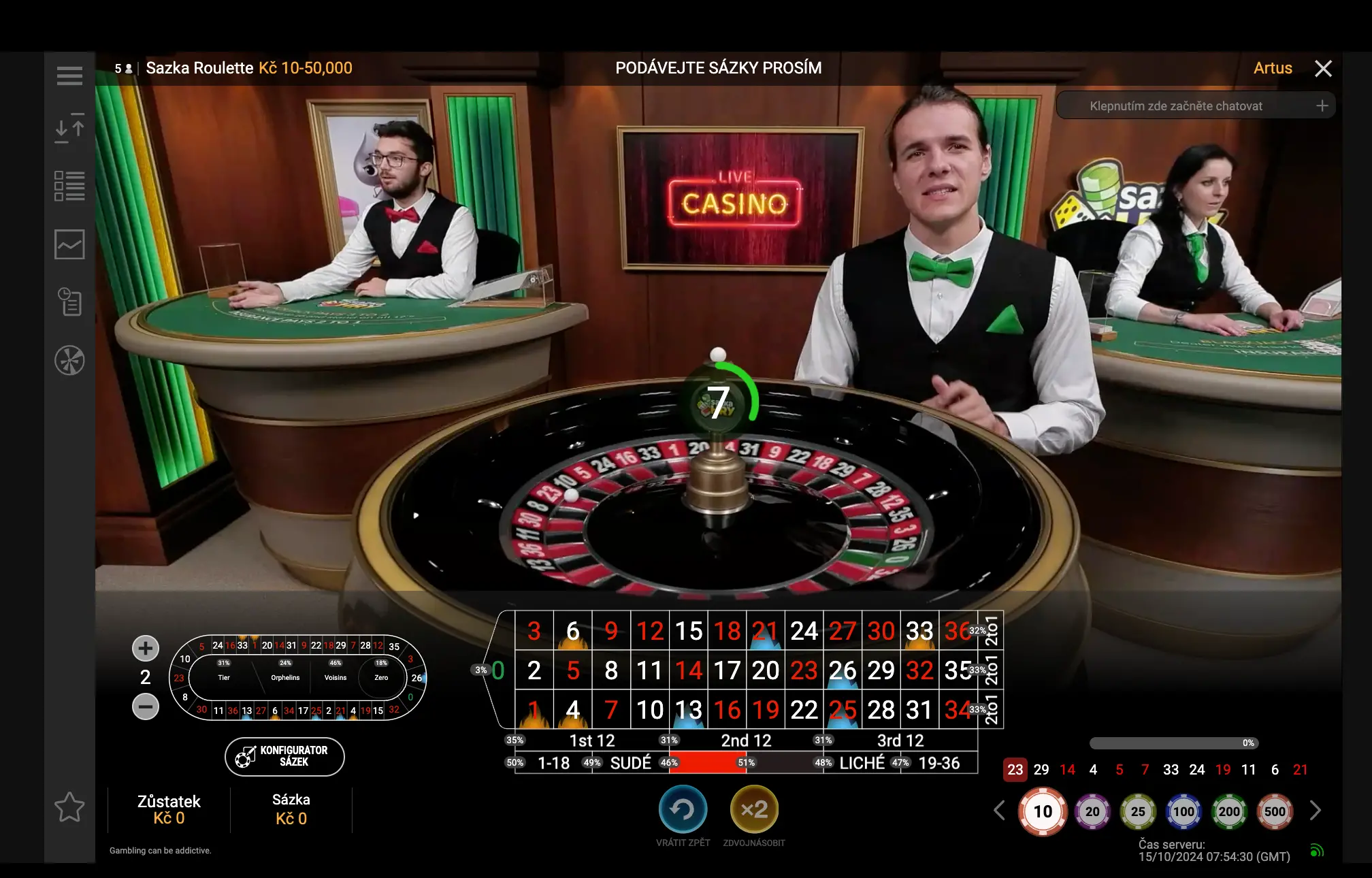Bet on the Orphelins racetrack section
The height and width of the screenshot is (878, 1372).
click(285, 678)
